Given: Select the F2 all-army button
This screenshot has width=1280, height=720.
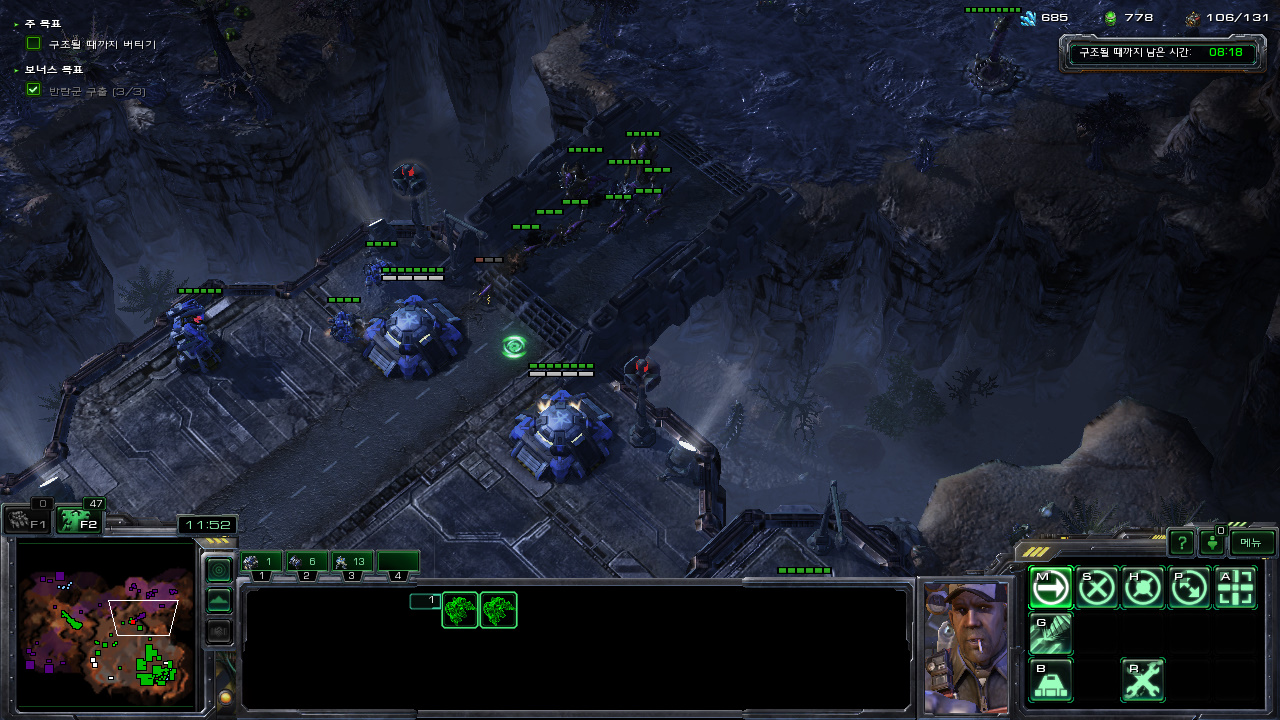Looking at the screenshot, I should pyautogui.click(x=78, y=520).
